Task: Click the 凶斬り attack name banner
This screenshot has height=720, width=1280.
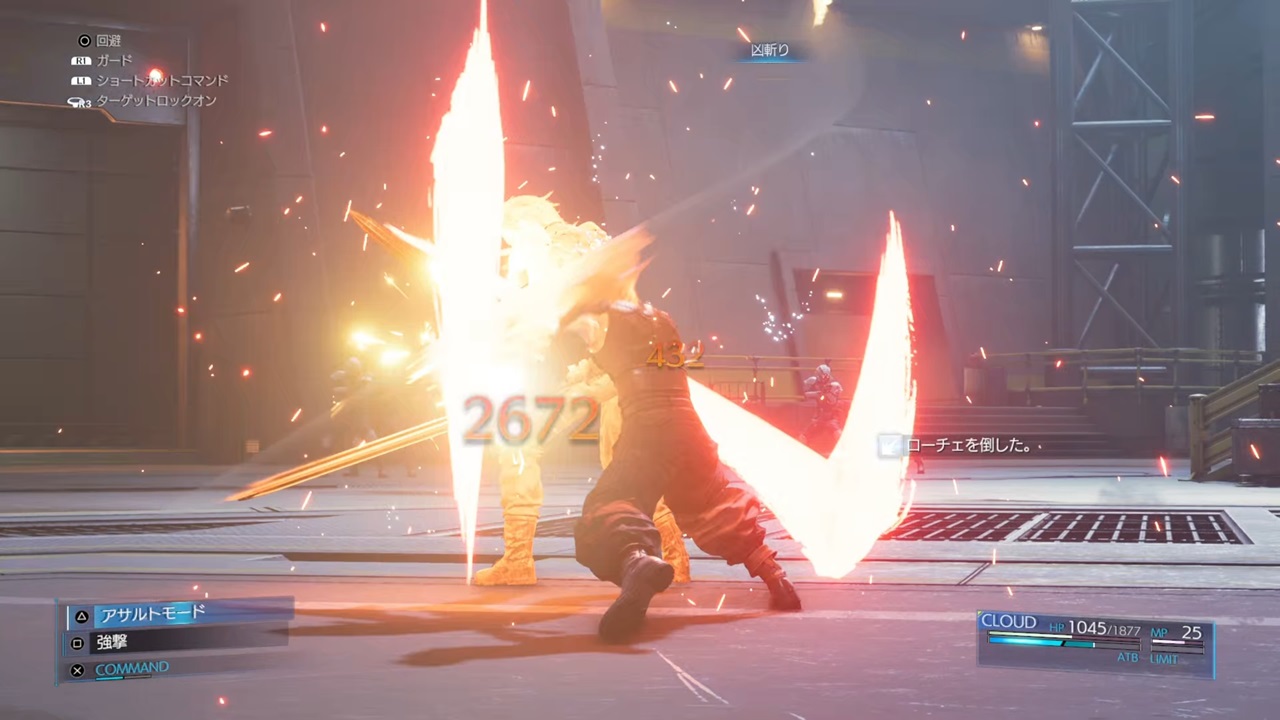Action: pos(769,49)
